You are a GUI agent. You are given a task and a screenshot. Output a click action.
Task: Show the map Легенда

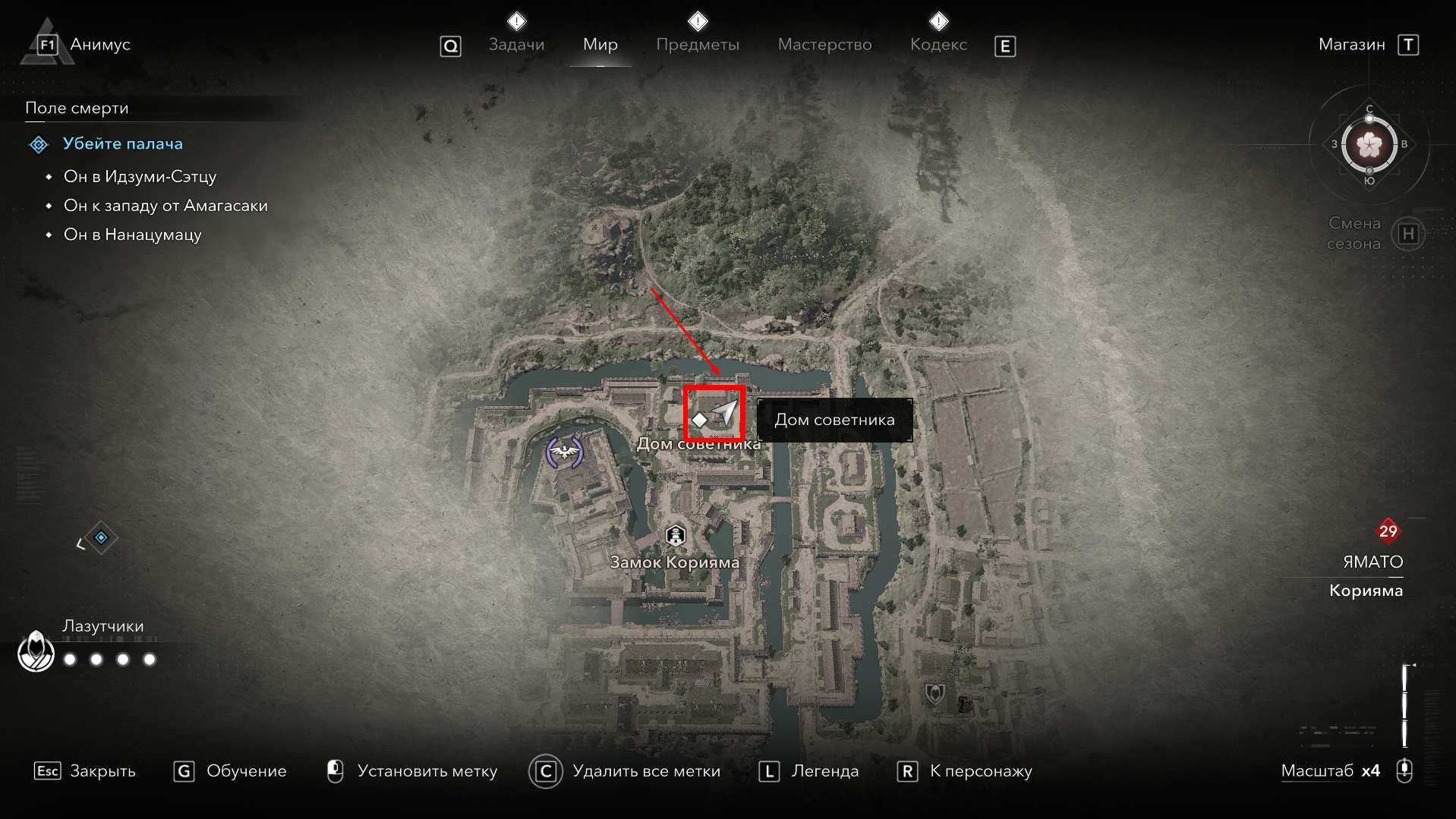pyautogui.click(x=809, y=771)
